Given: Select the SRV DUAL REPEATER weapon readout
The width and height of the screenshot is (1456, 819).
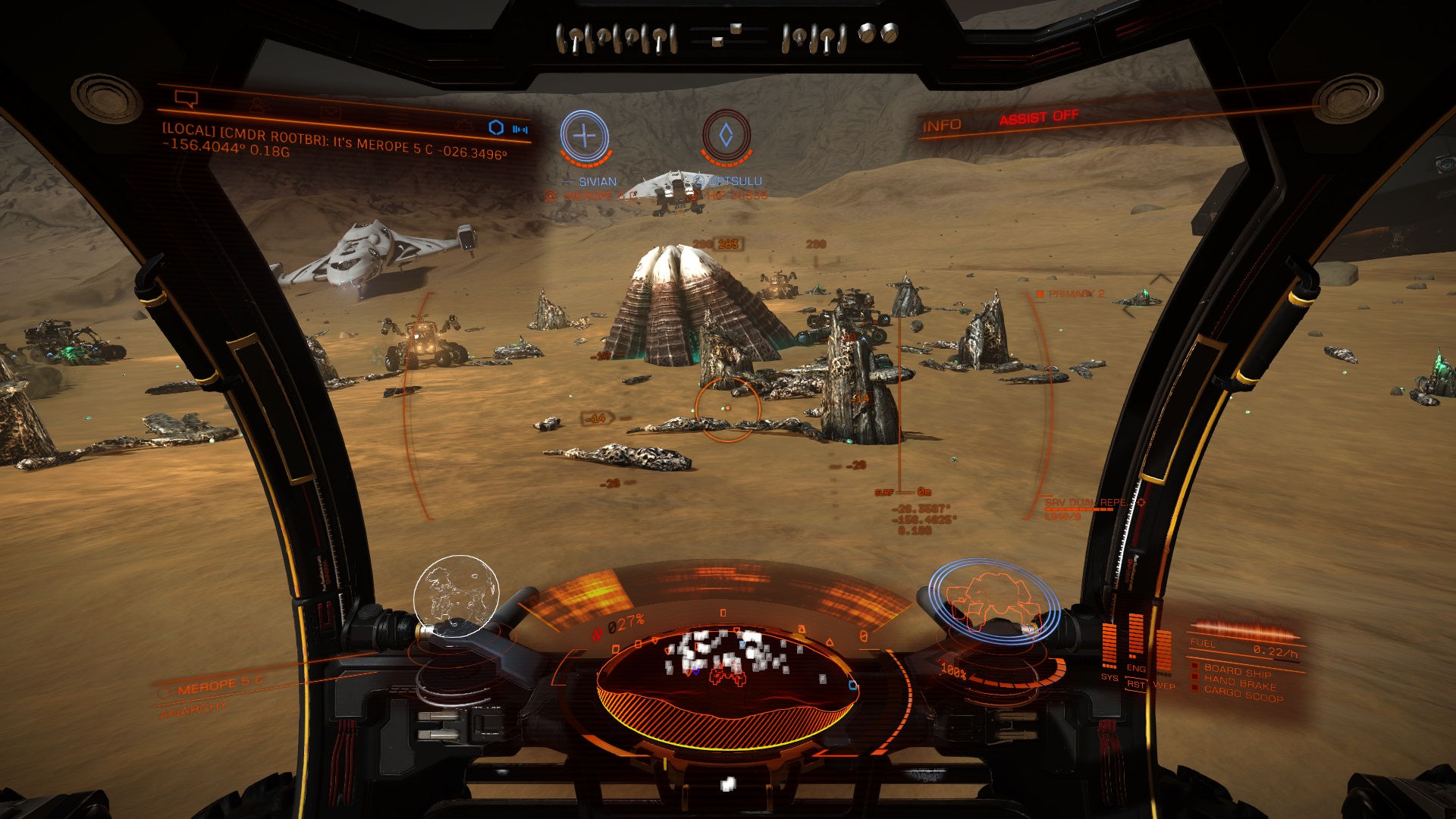Looking at the screenshot, I should (x=1084, y=503).
